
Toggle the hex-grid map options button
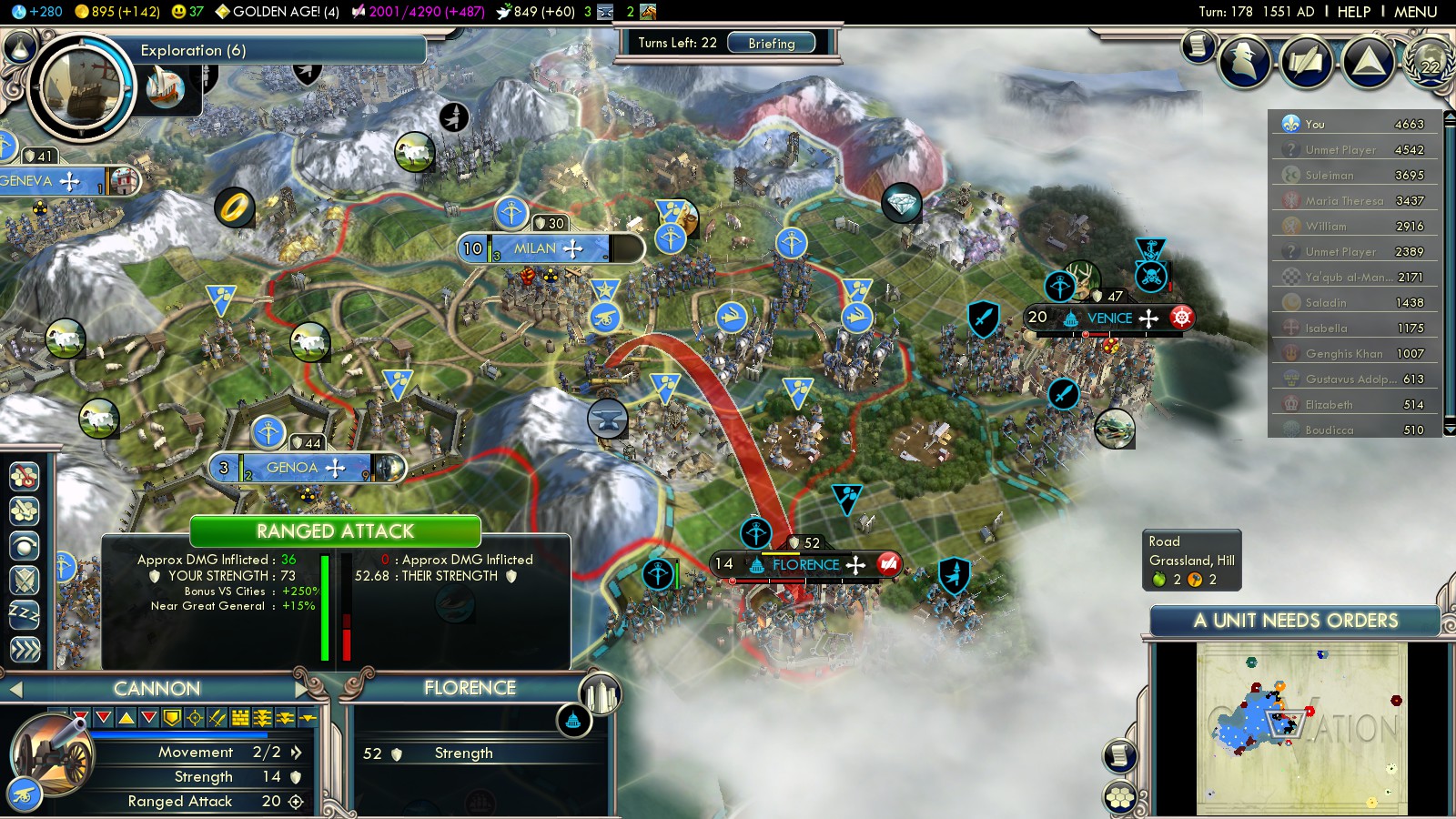pos(1120,797)
